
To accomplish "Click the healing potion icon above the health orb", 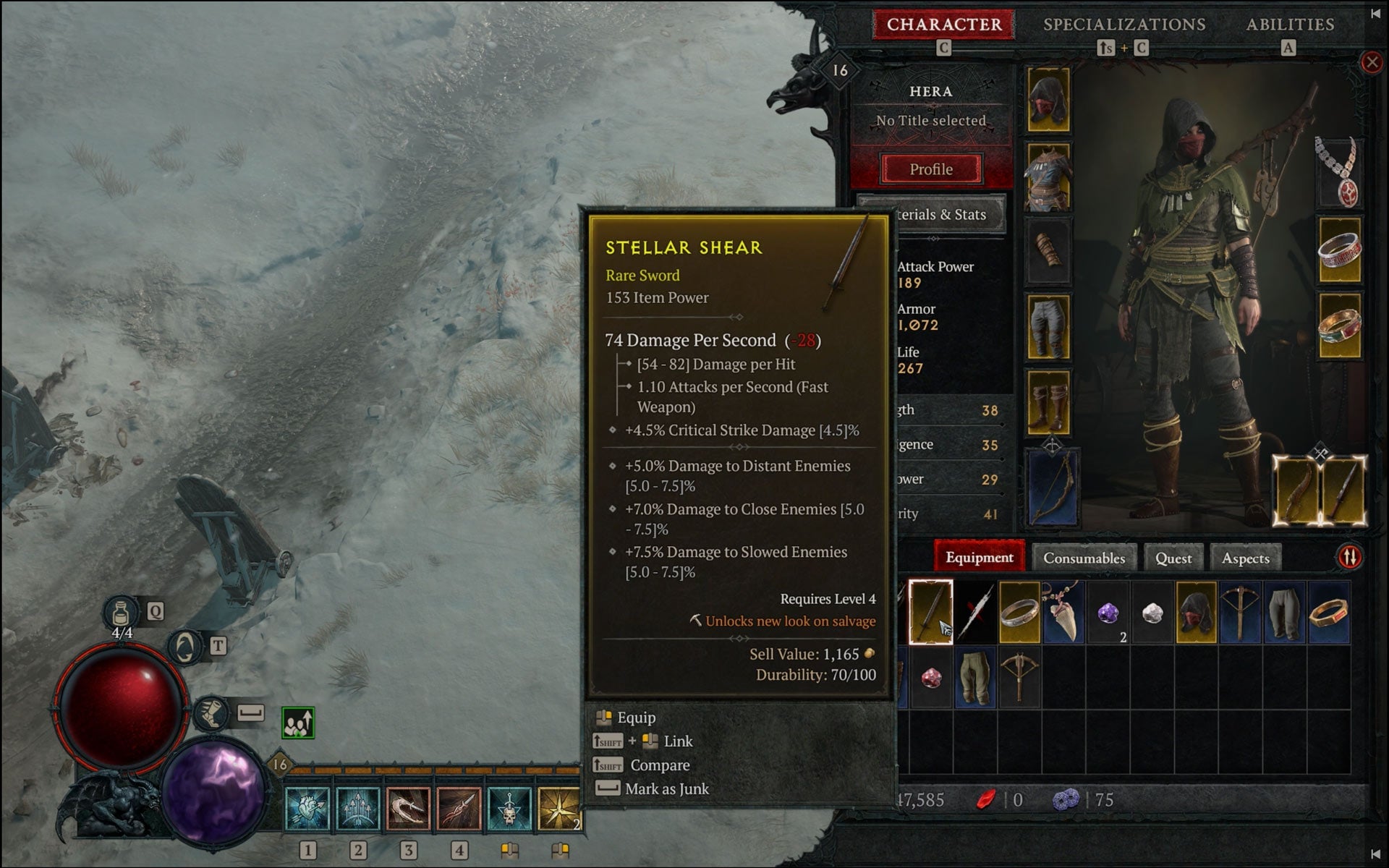I will point(122,611).
